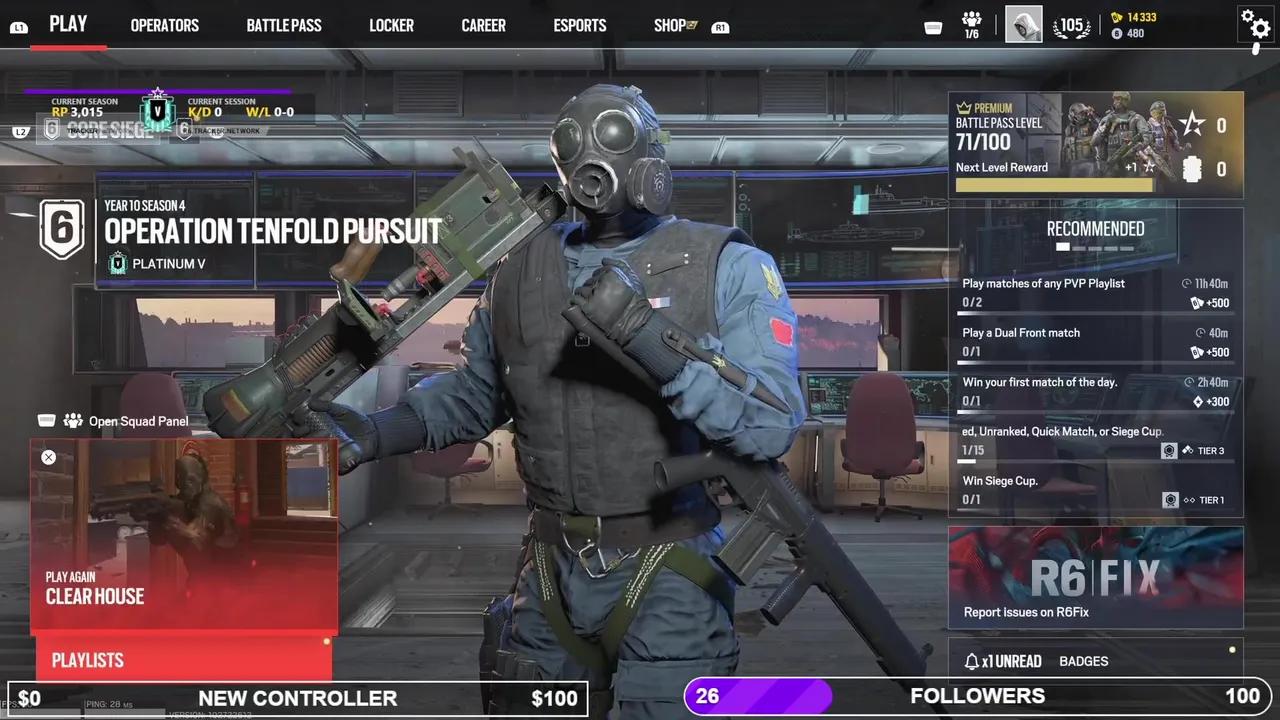1280x720 pixels.
Task: Open the BATTLE PASS tab
Action: 284,25
